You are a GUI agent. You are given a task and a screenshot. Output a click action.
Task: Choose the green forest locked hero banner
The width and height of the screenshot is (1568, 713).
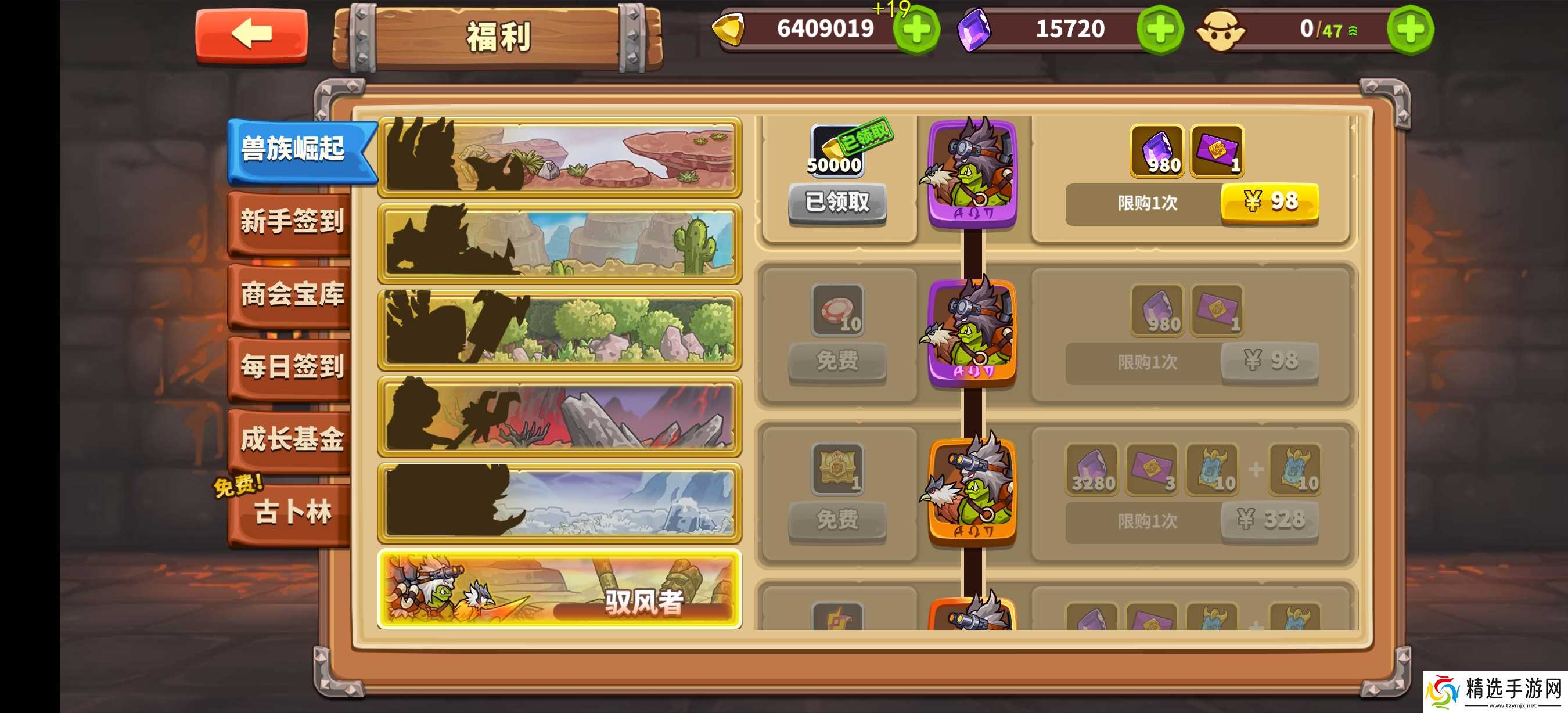coord(559,330)
